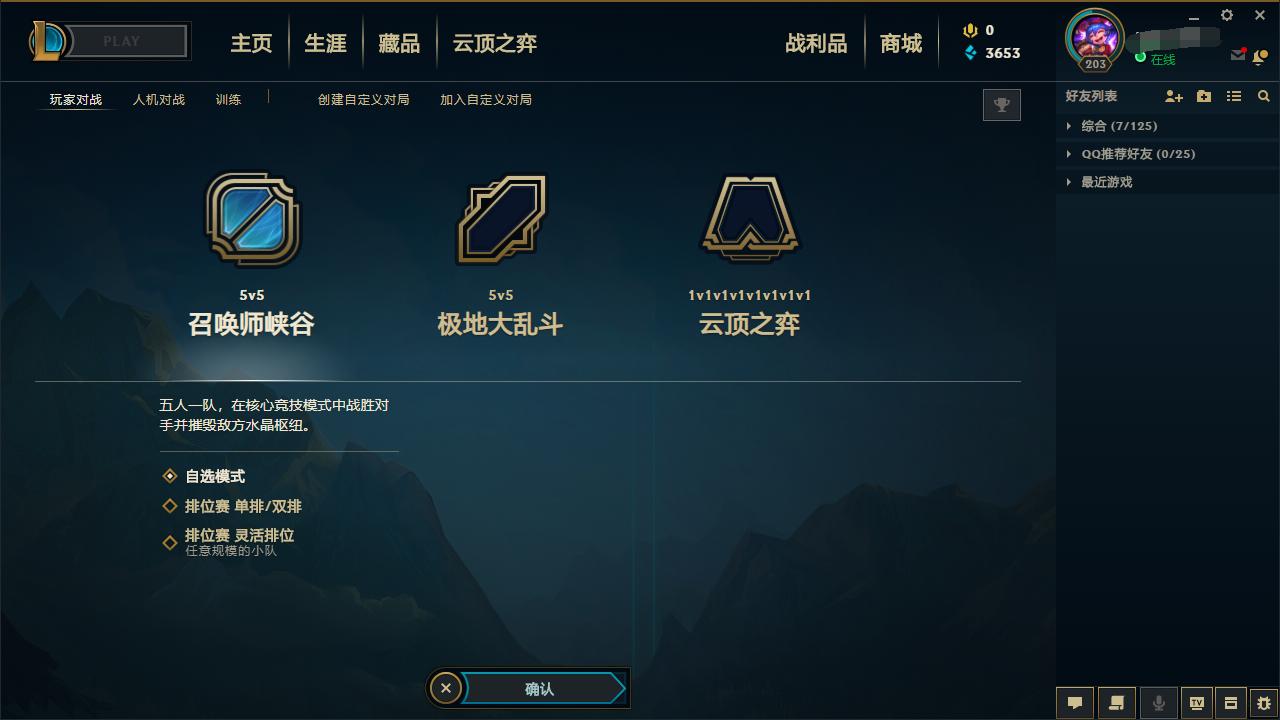Select 排位赛 单排/双排 mode
1280x720 pixels.
(x=236, y=507)
